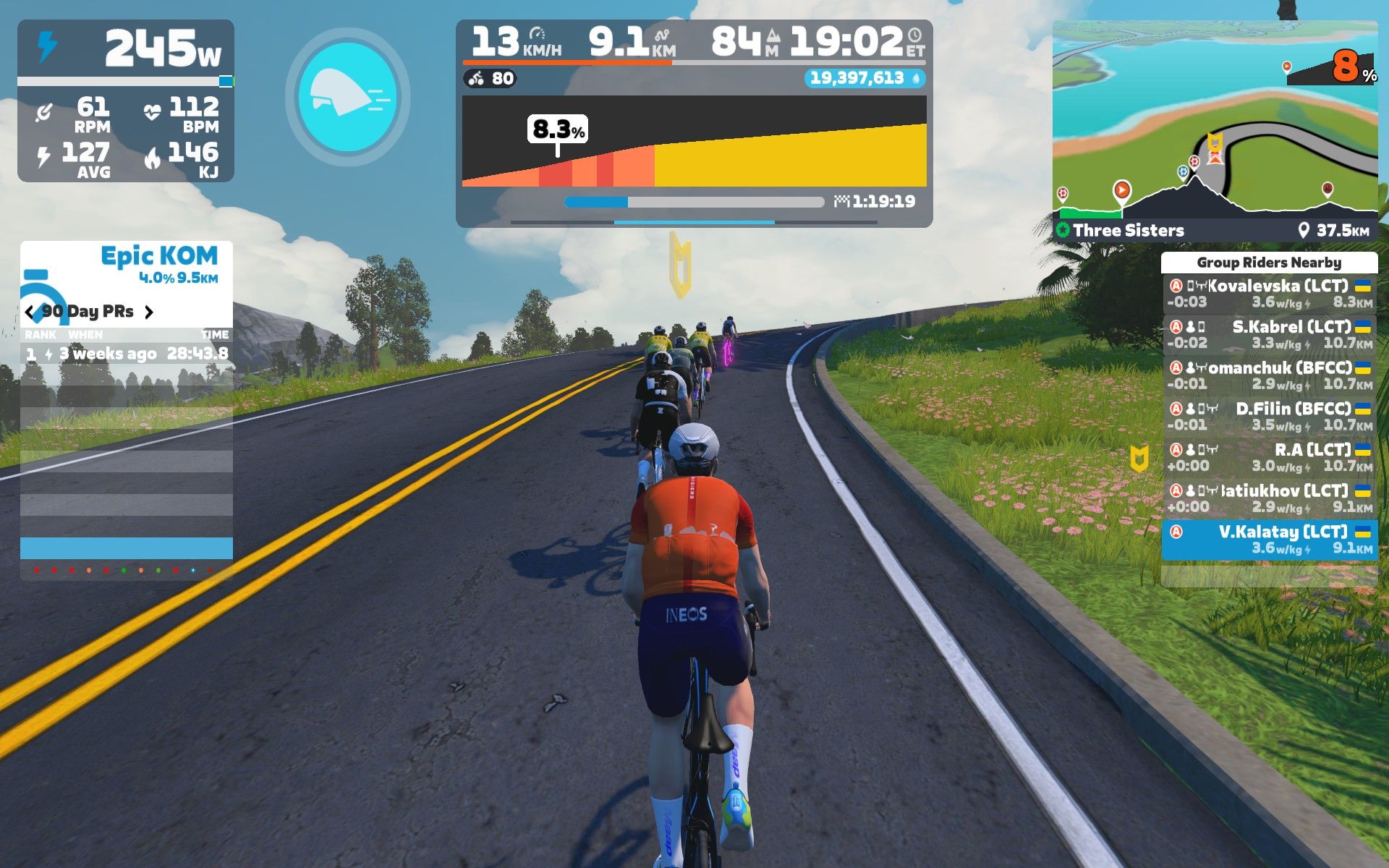Select the 3 weeks ago PR entry
Viewport: 1389px width, 868px height.
click(x=127, y=354)
